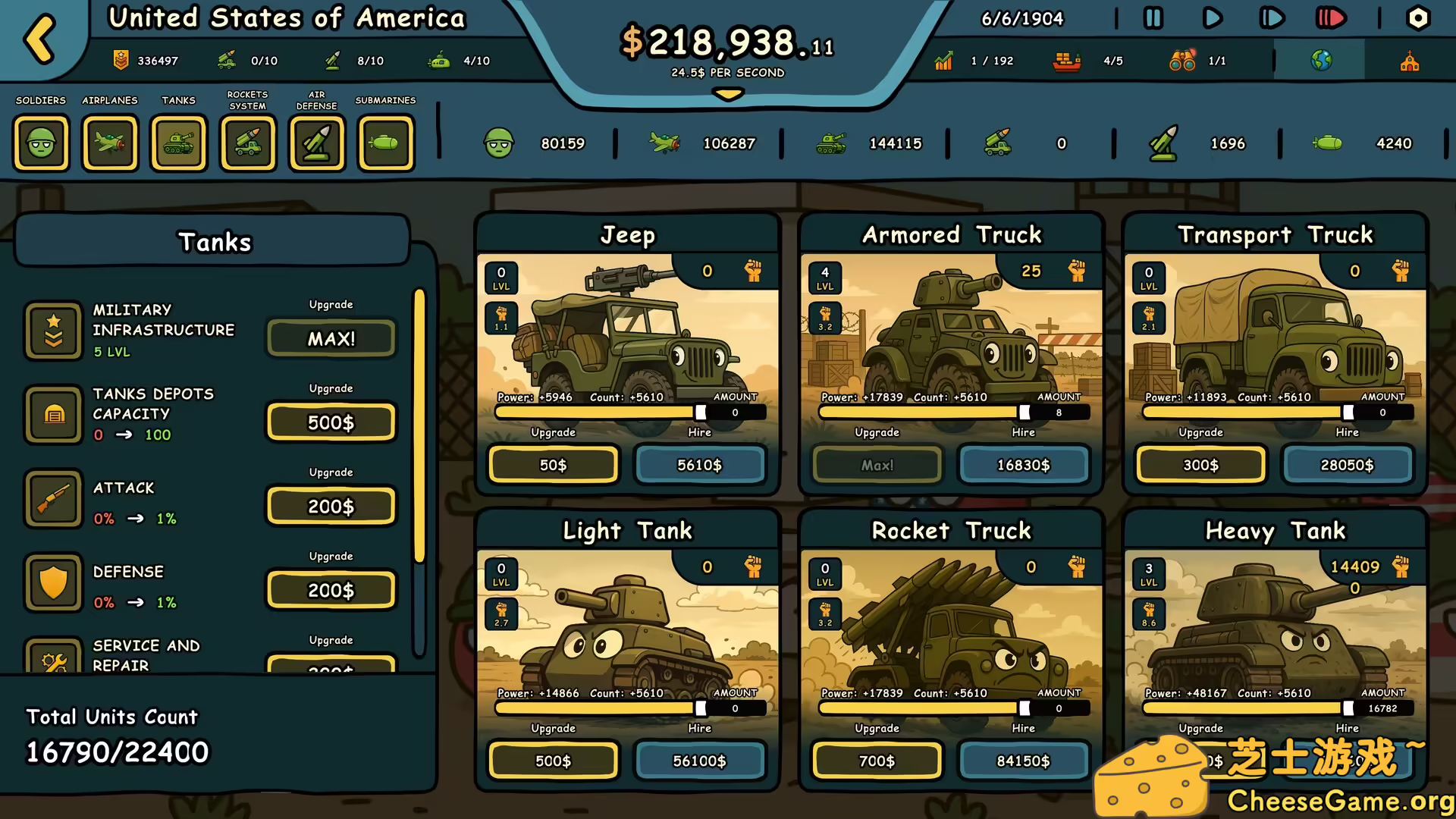Hire Armored Trucks for 16830$

[1023, 465]
